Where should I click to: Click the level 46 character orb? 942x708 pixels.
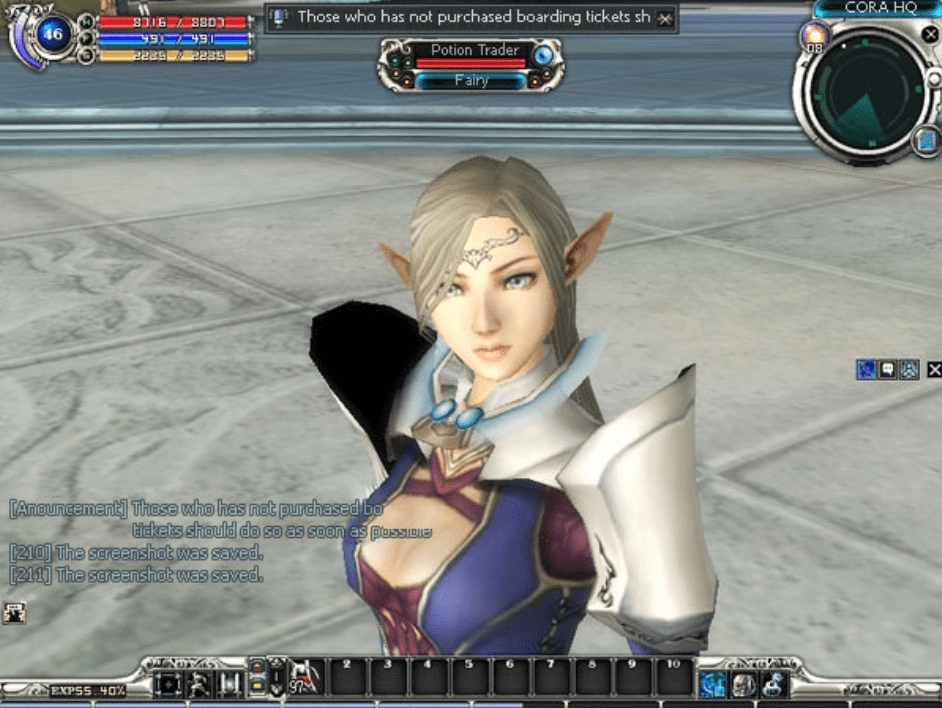coord(50,36)
